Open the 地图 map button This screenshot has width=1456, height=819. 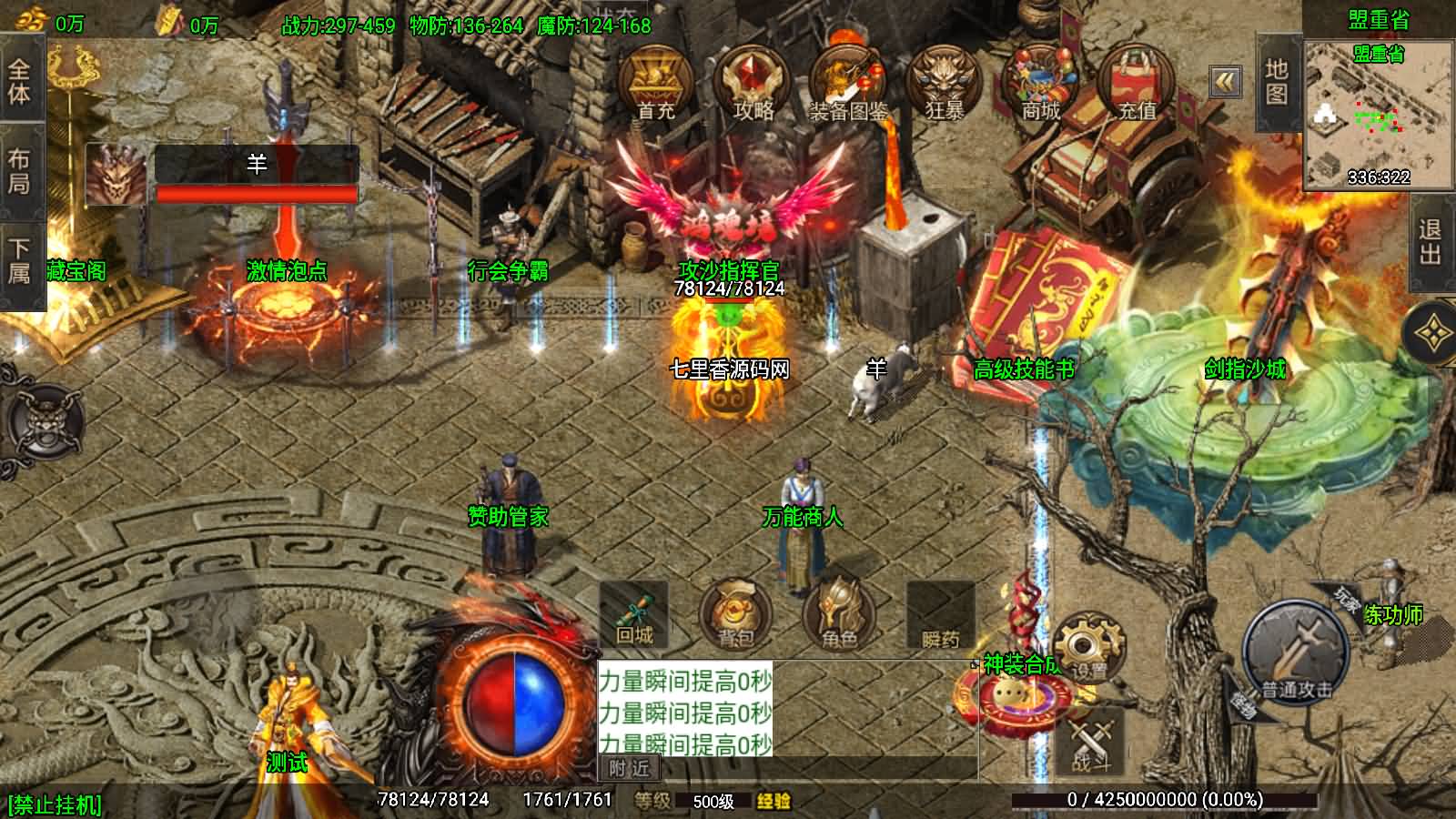coord(1277,82)
